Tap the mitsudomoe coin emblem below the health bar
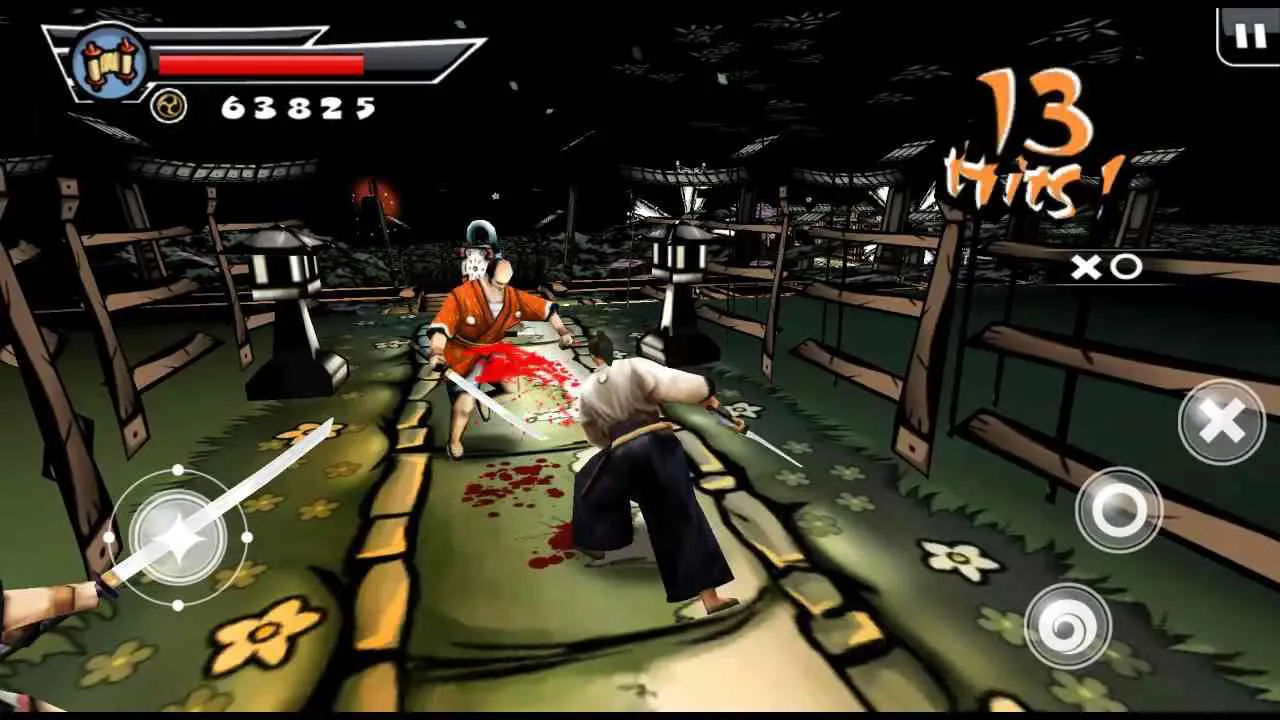The height and width of the screenshot is (720, 1280). pos(170,106)
